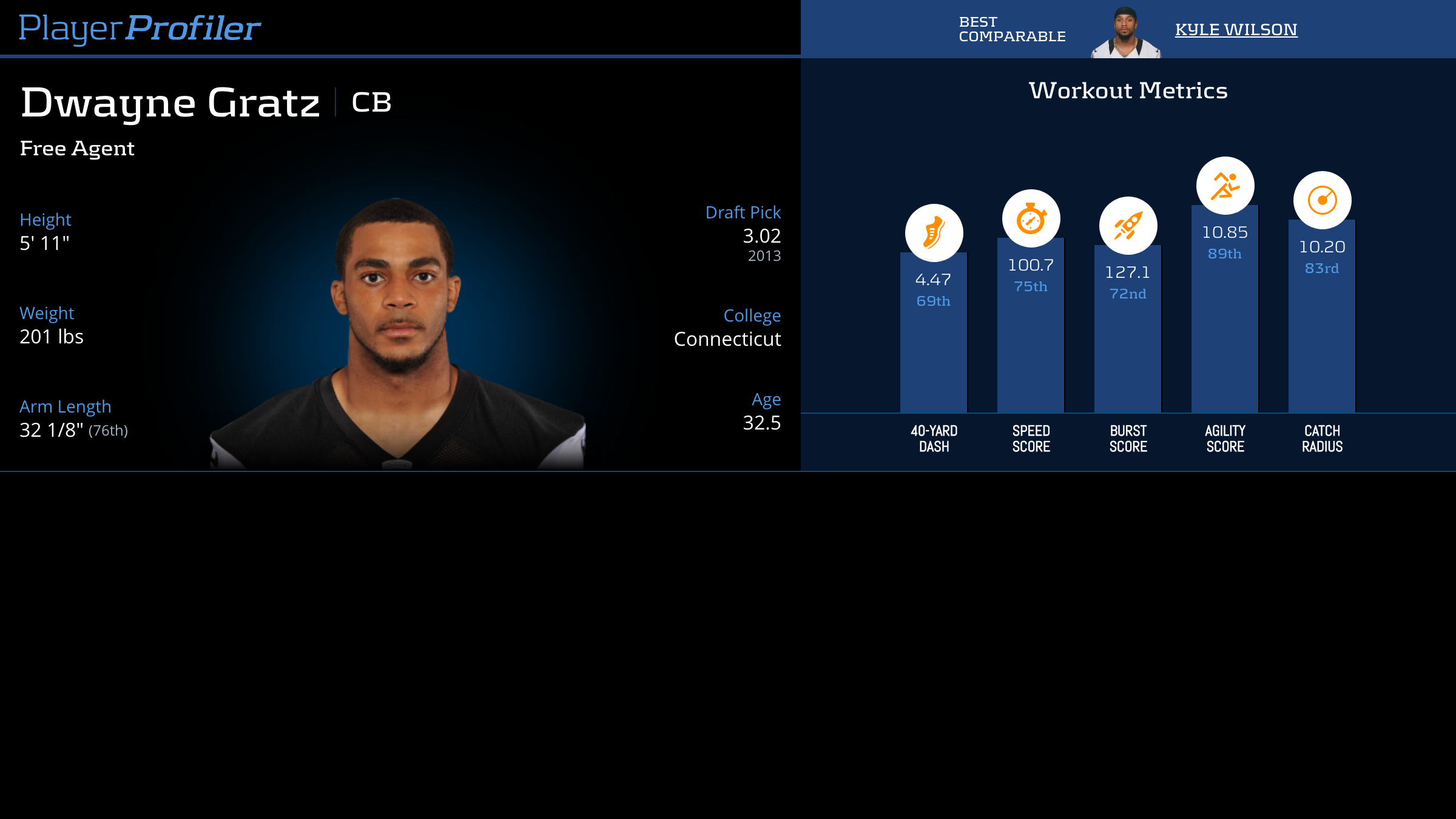1456x819 pixels.
Task: Open the Agility Score runner icon
Action: pyautogui.click(x=1225, y=186)
